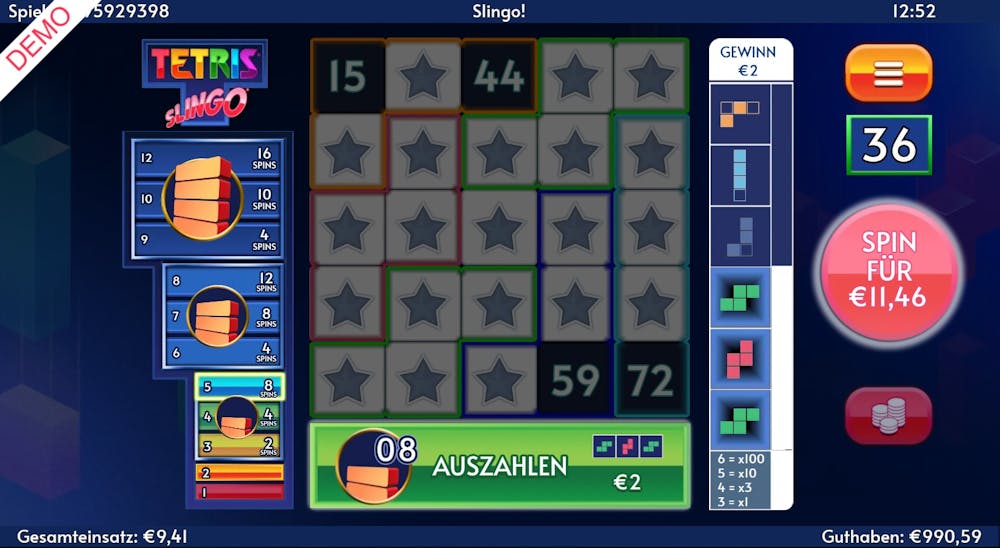
Task: Select the number 15 grid tile
Action: [x=347, y=76]
